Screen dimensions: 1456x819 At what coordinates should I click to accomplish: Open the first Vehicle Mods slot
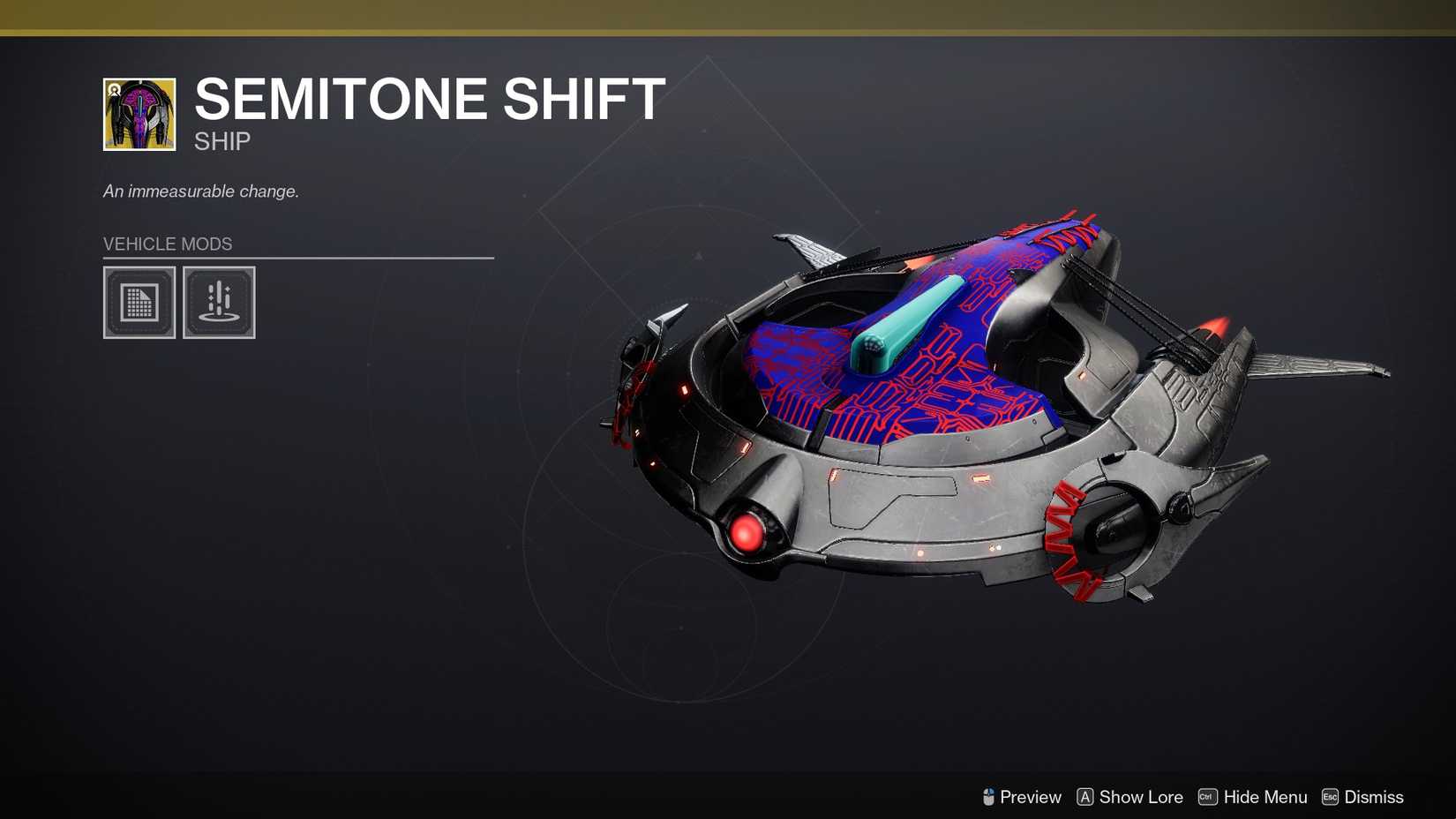pos(139,303)
